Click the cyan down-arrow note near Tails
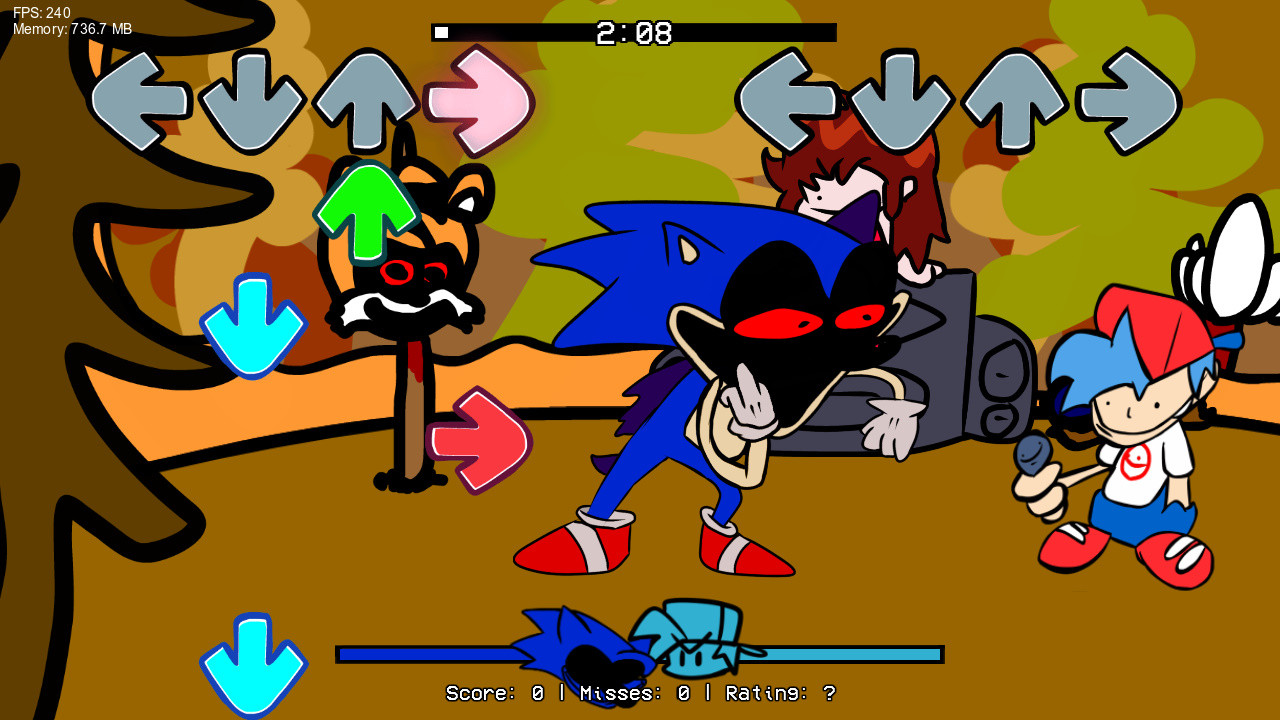 (252, 325)
